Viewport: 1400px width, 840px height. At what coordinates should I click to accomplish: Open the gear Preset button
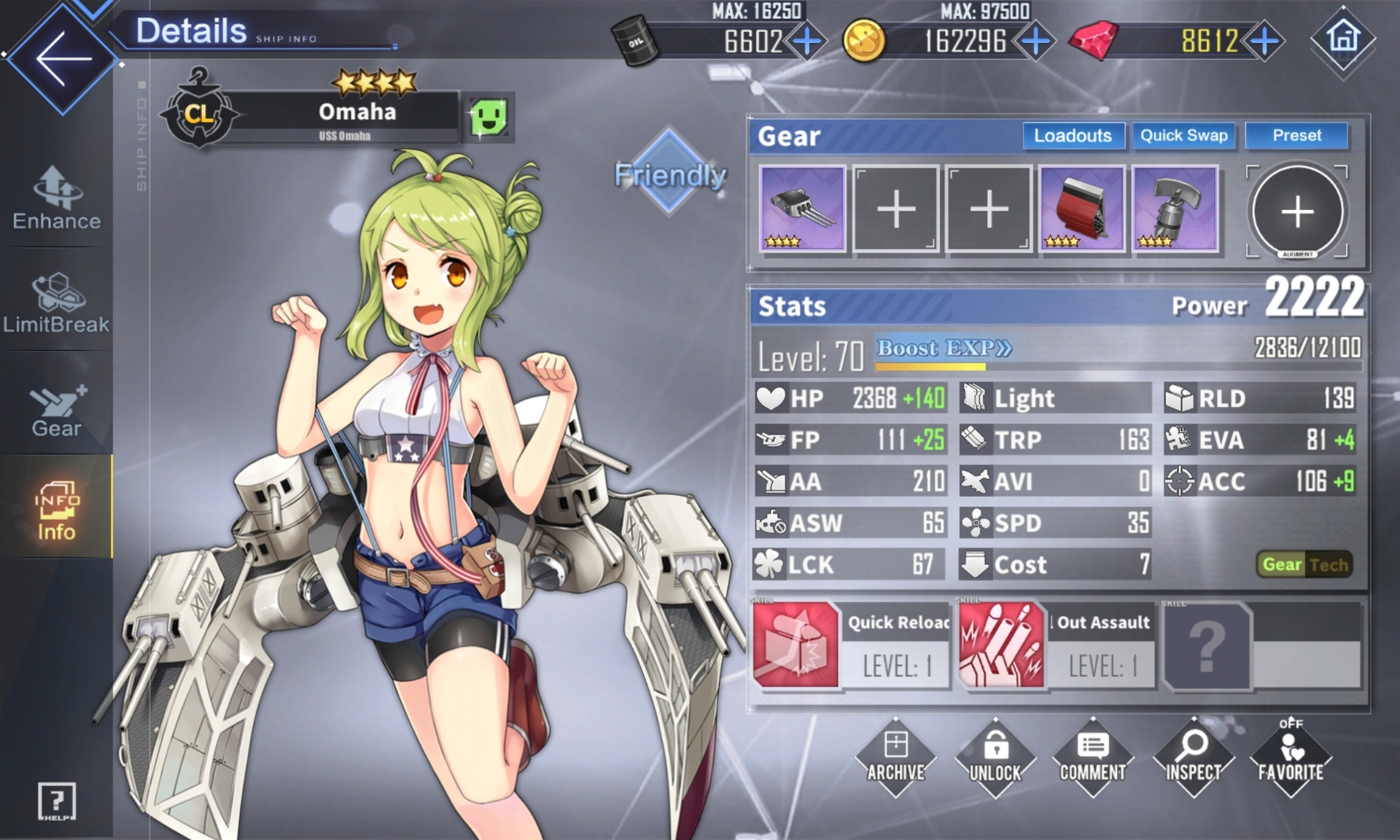coord(1296,136)
